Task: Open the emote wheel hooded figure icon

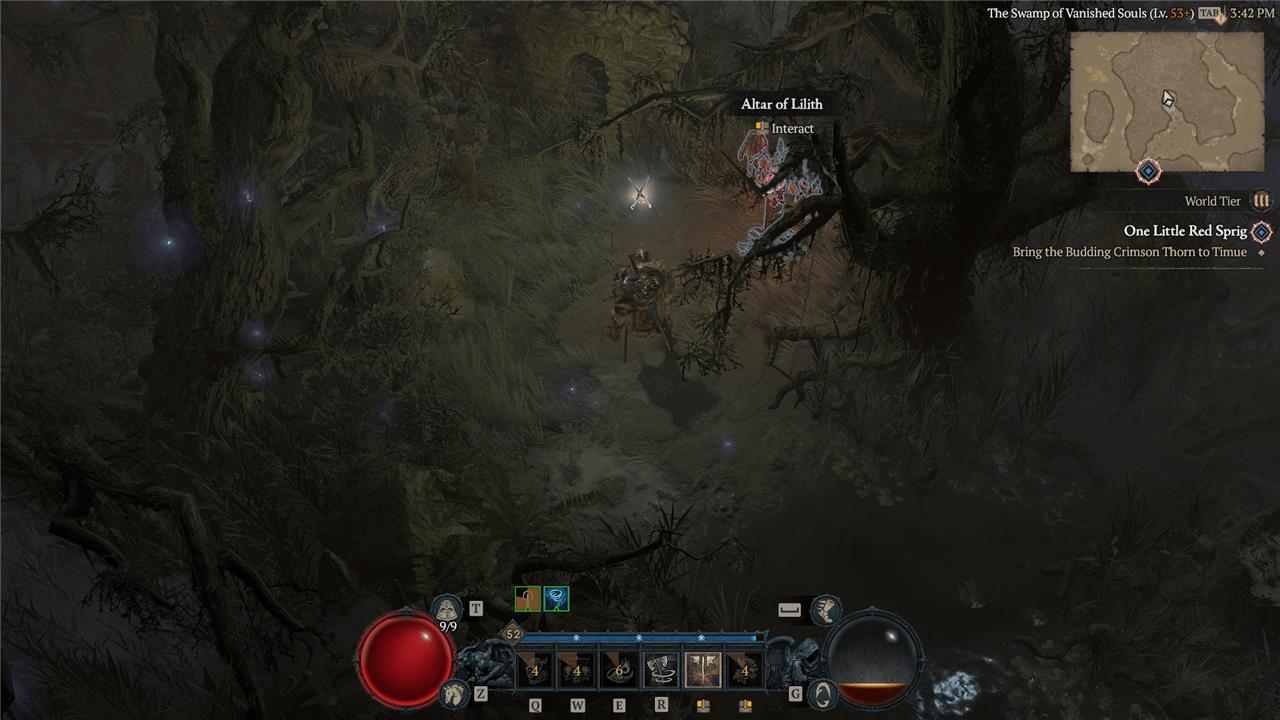Action: click(447, 609)
